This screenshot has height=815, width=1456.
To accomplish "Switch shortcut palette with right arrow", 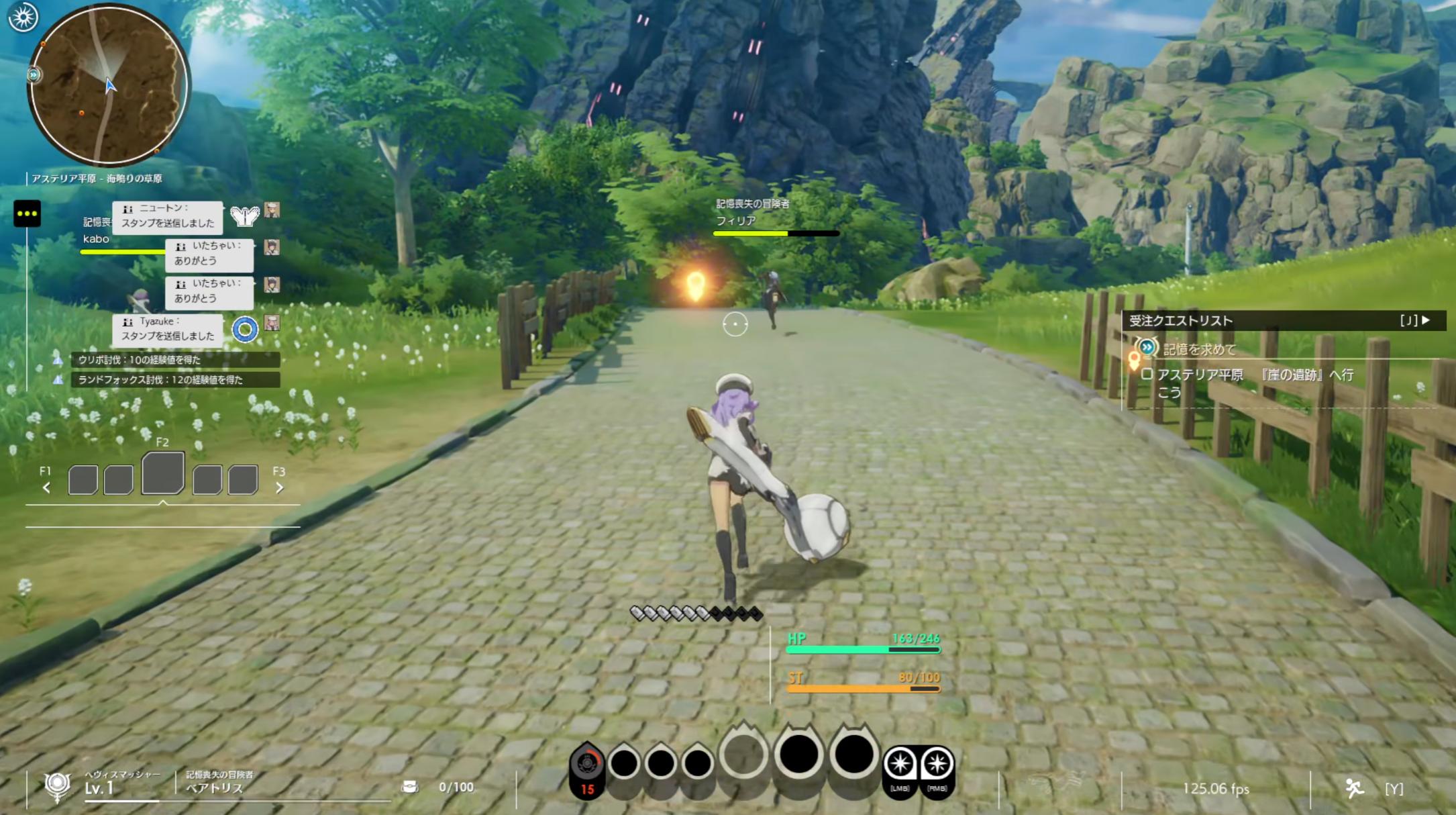I will point(280,488).
